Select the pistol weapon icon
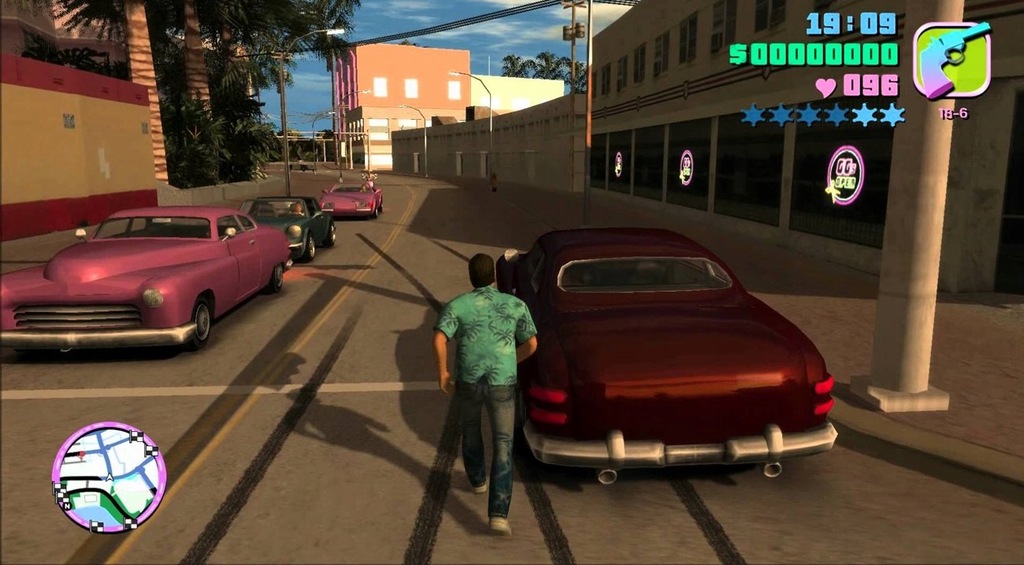This screenshot has height=565, width=1024. [x=951, y=60]
